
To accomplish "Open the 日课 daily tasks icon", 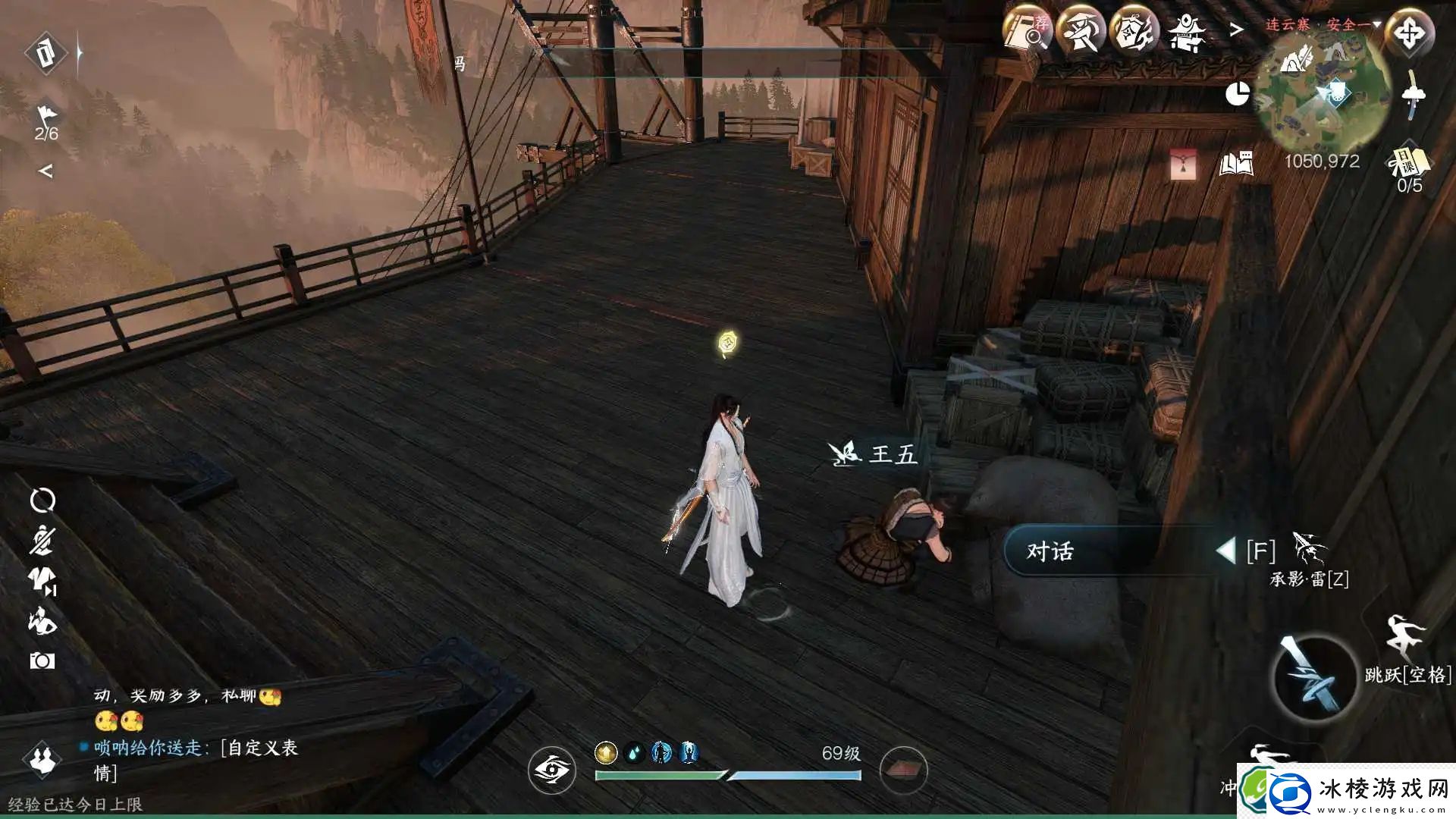I will 1408,162.
